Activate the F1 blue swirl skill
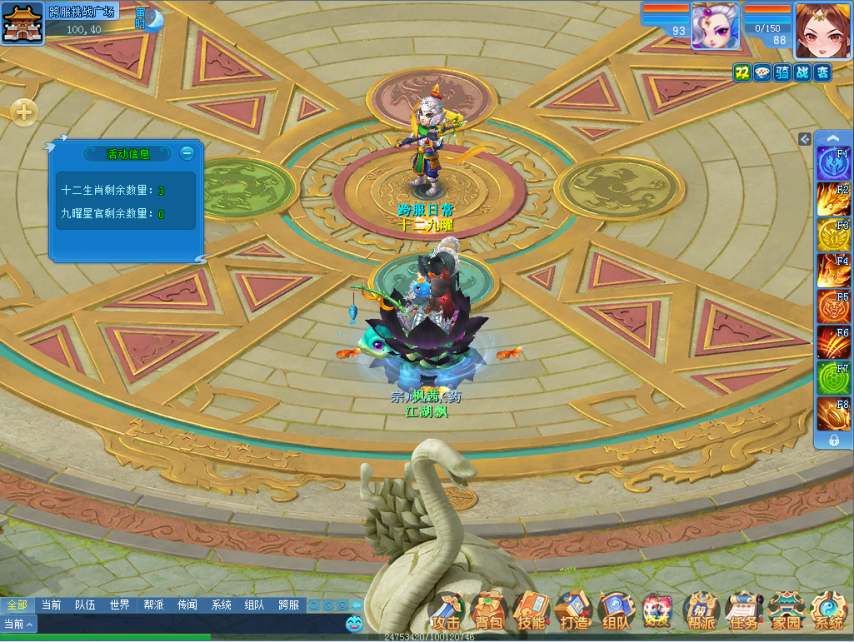Screen dimensions: 854x642 tap(833, 164)
